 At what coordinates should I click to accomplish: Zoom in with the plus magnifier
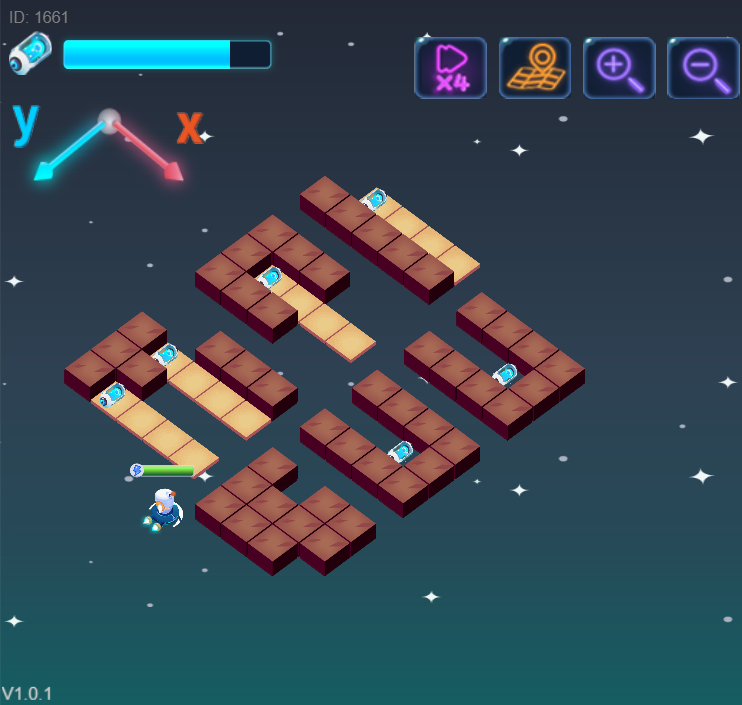pyautogui.click(x=619, y=68)
